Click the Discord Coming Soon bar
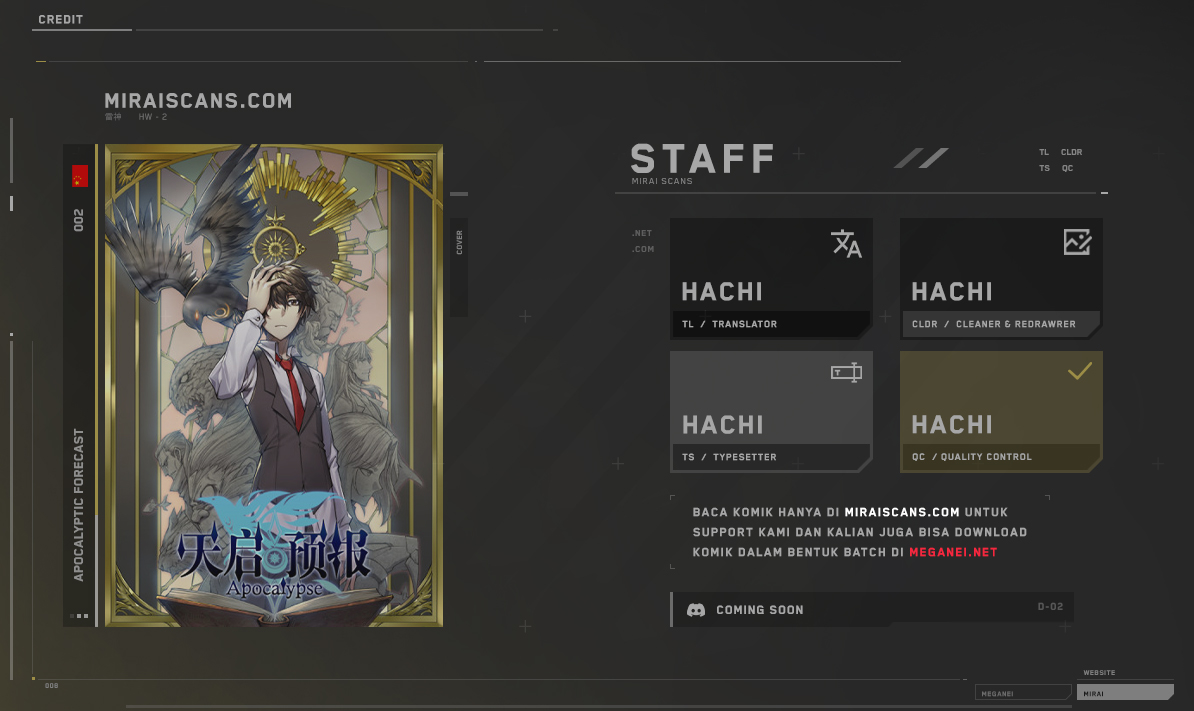Image resolution: width=1194 pixels, height=711 pixels. [x=872, y=609]
